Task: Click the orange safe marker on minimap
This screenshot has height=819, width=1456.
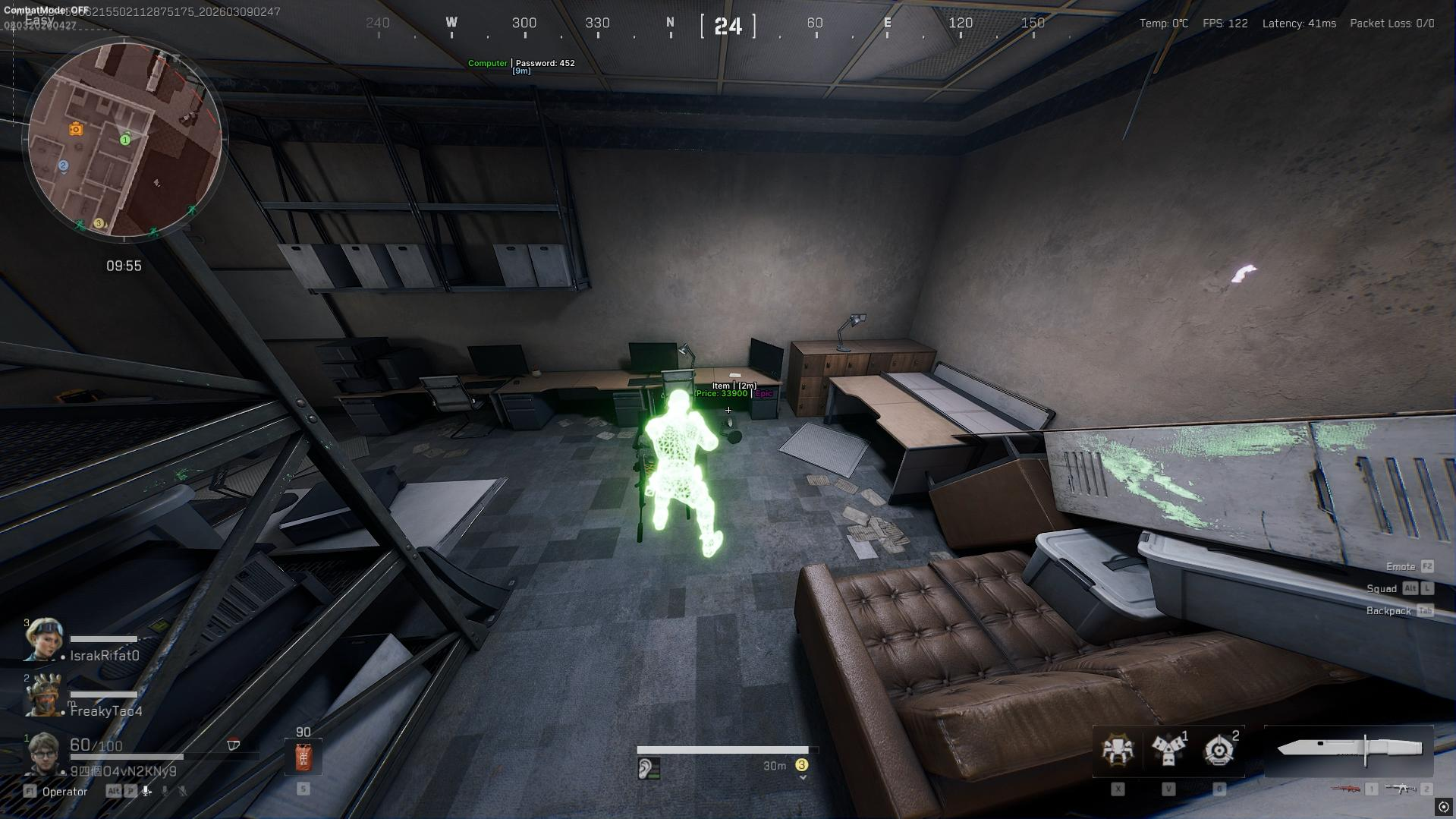Action: tap(76, 129)
